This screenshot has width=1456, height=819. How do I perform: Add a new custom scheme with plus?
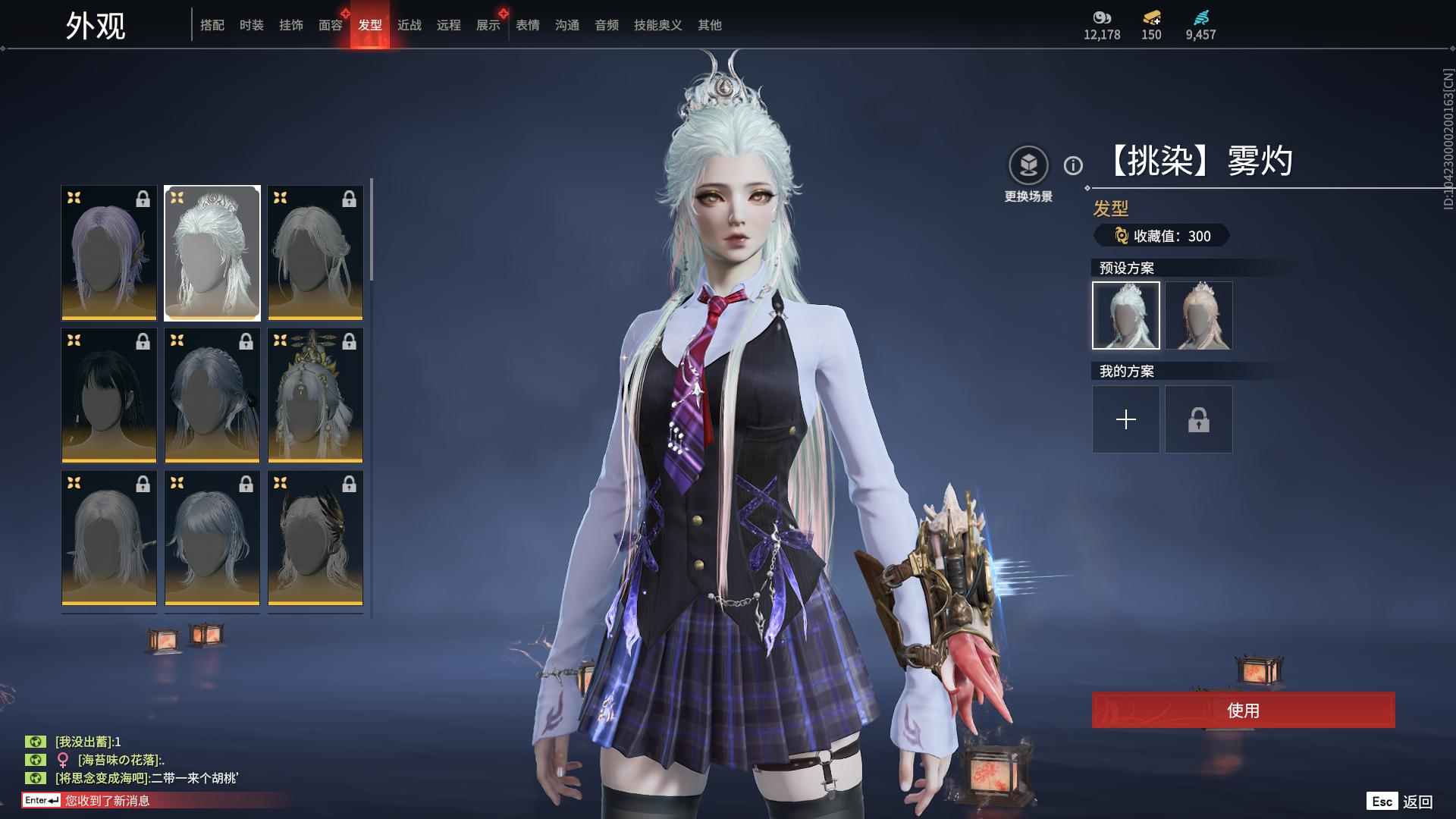pos(1126,419)
